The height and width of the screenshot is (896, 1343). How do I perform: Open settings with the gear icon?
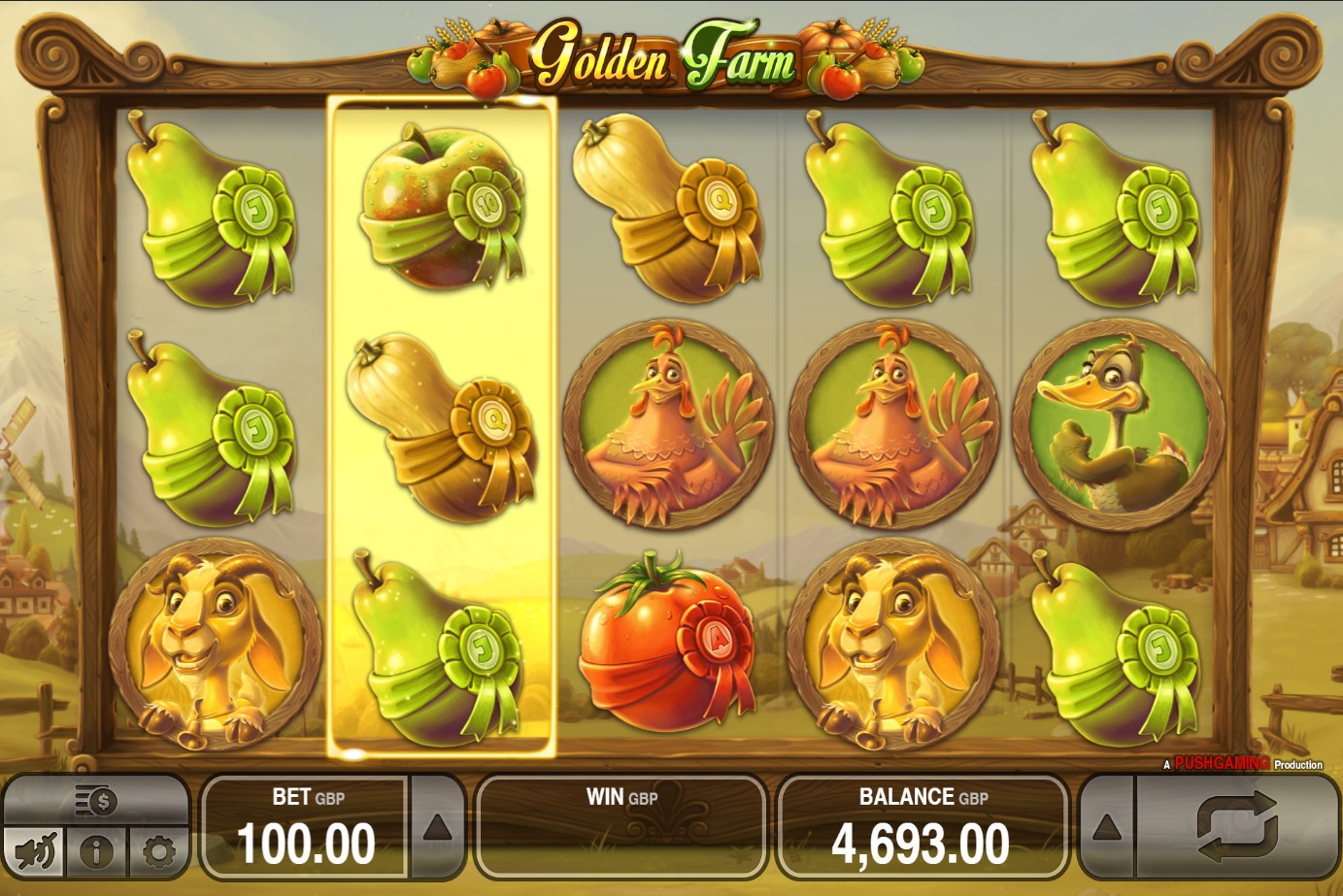158,852
